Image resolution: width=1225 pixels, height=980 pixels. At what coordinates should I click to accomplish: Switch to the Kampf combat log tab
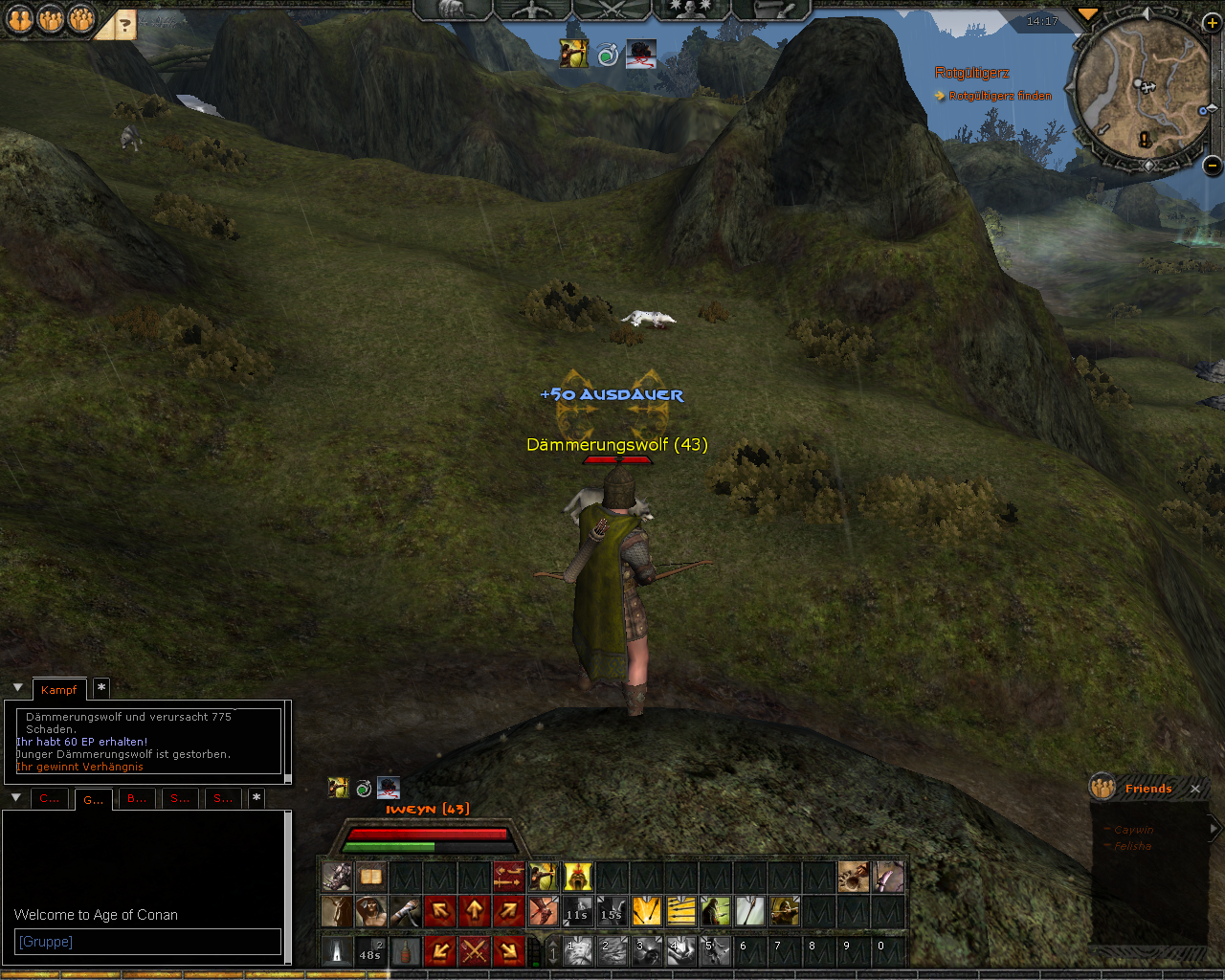click(x=58, y=690)
